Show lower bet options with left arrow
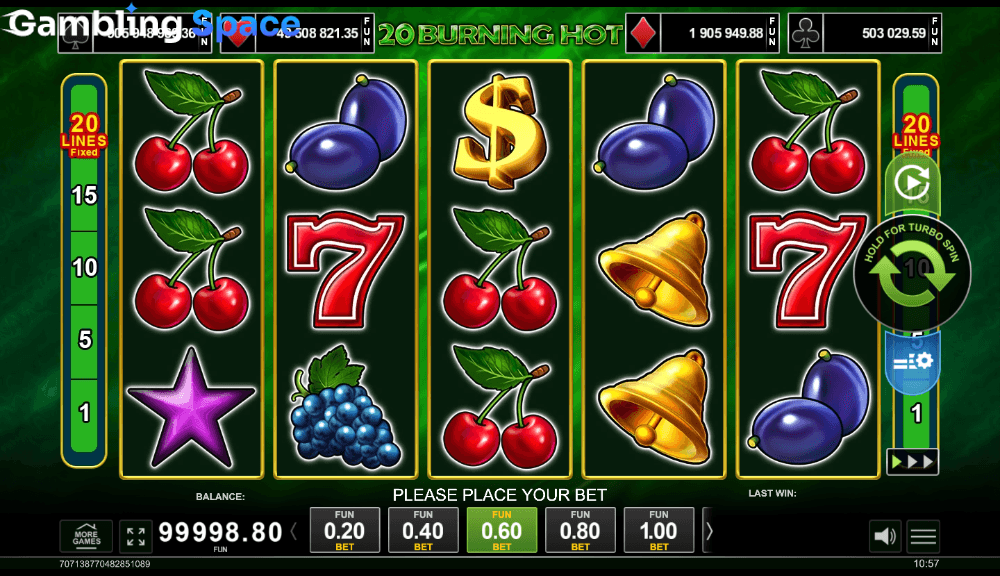 click(294, 532)
